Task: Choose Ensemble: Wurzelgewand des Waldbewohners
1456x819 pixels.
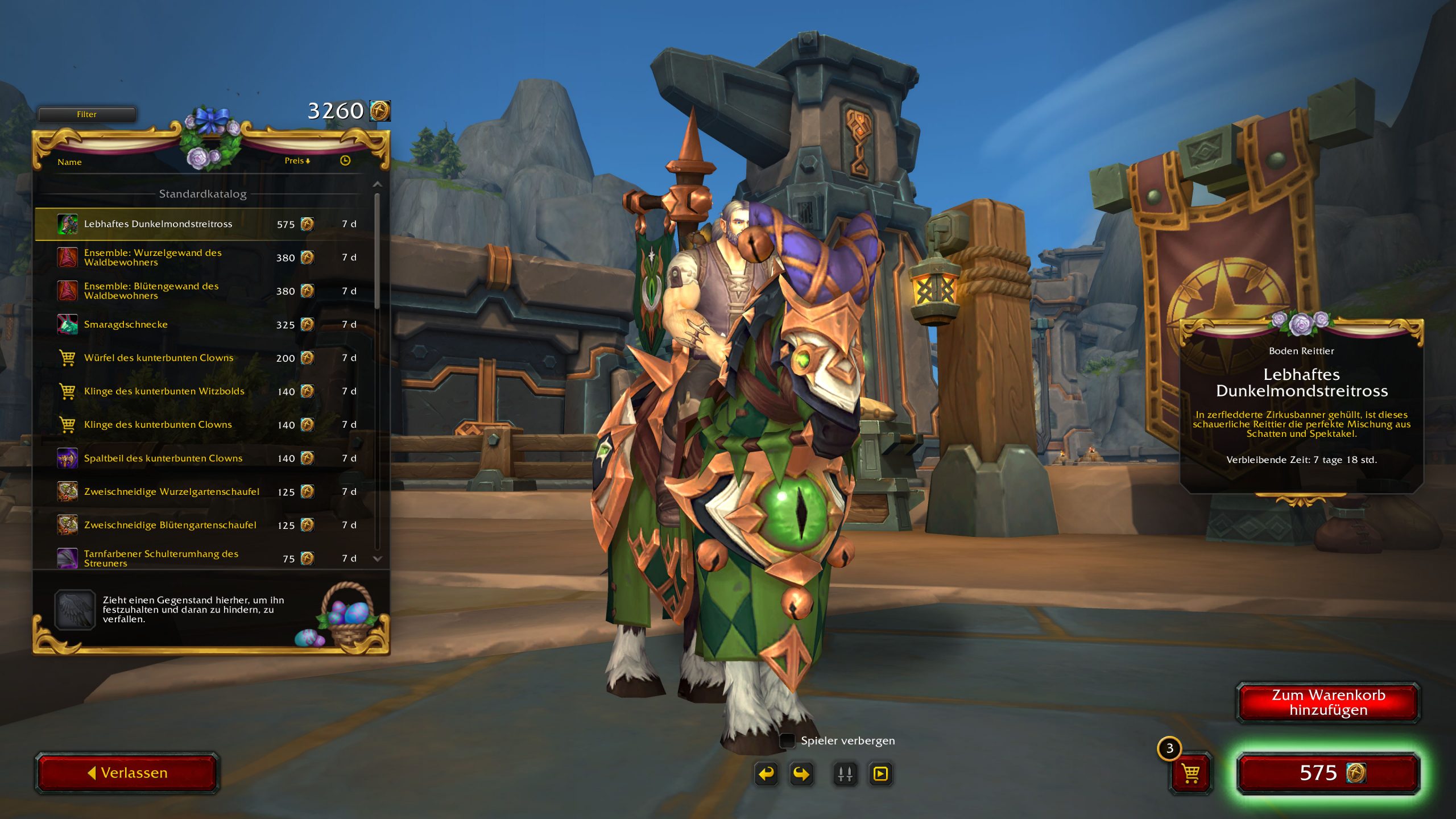Action: 152,258
